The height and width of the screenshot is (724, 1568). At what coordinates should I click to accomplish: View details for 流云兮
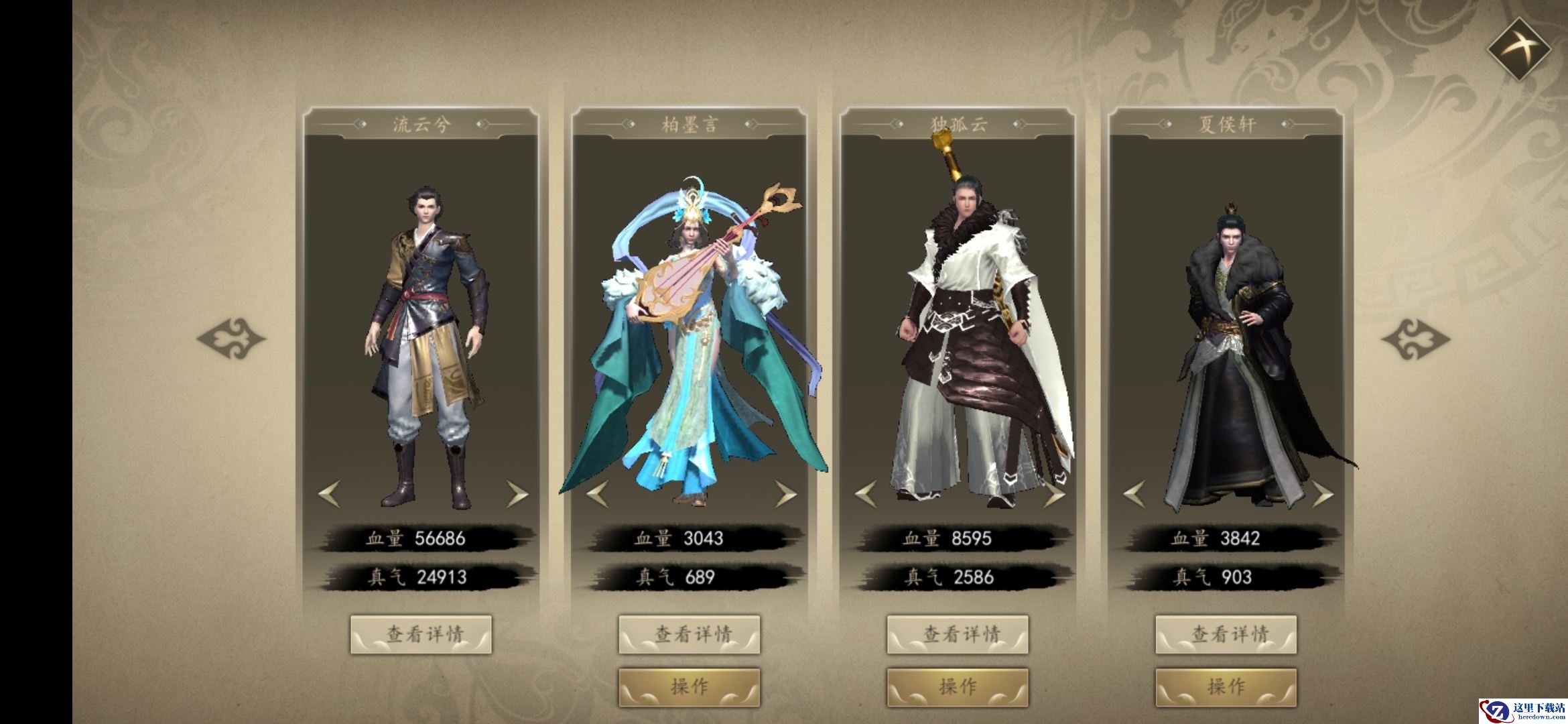[421, 634]
